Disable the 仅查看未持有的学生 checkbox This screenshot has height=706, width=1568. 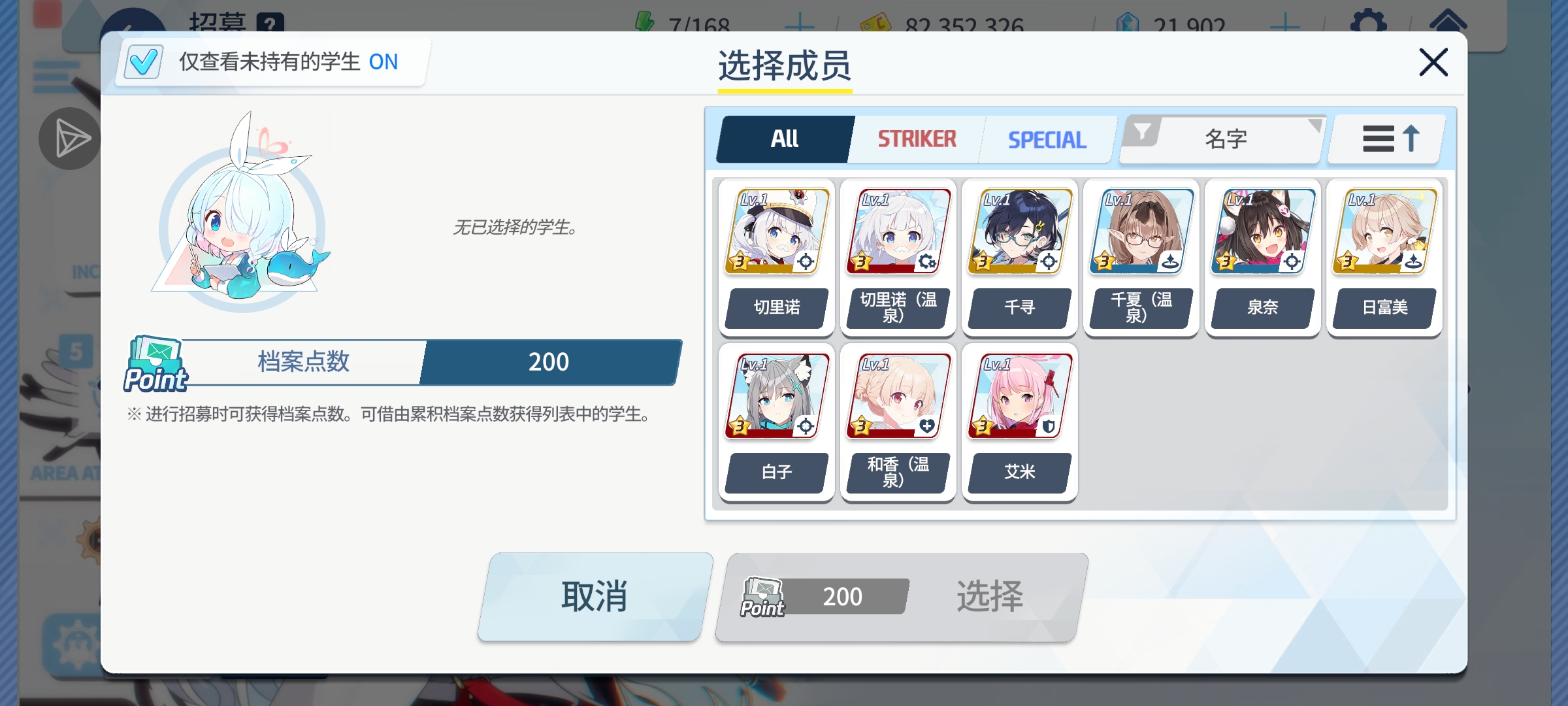[142, 61]
